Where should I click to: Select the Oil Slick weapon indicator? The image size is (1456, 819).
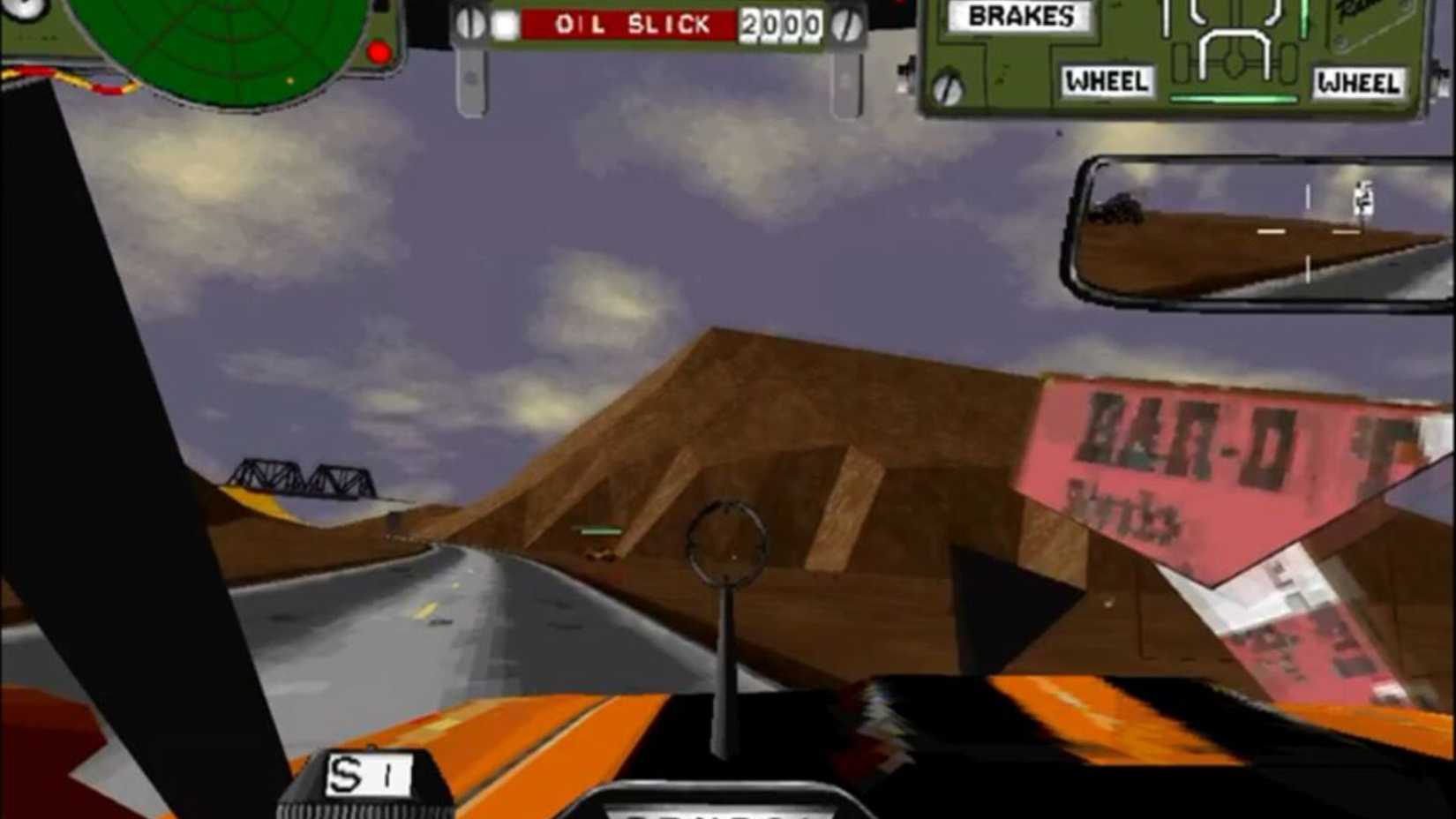click(x=631, y=24)
